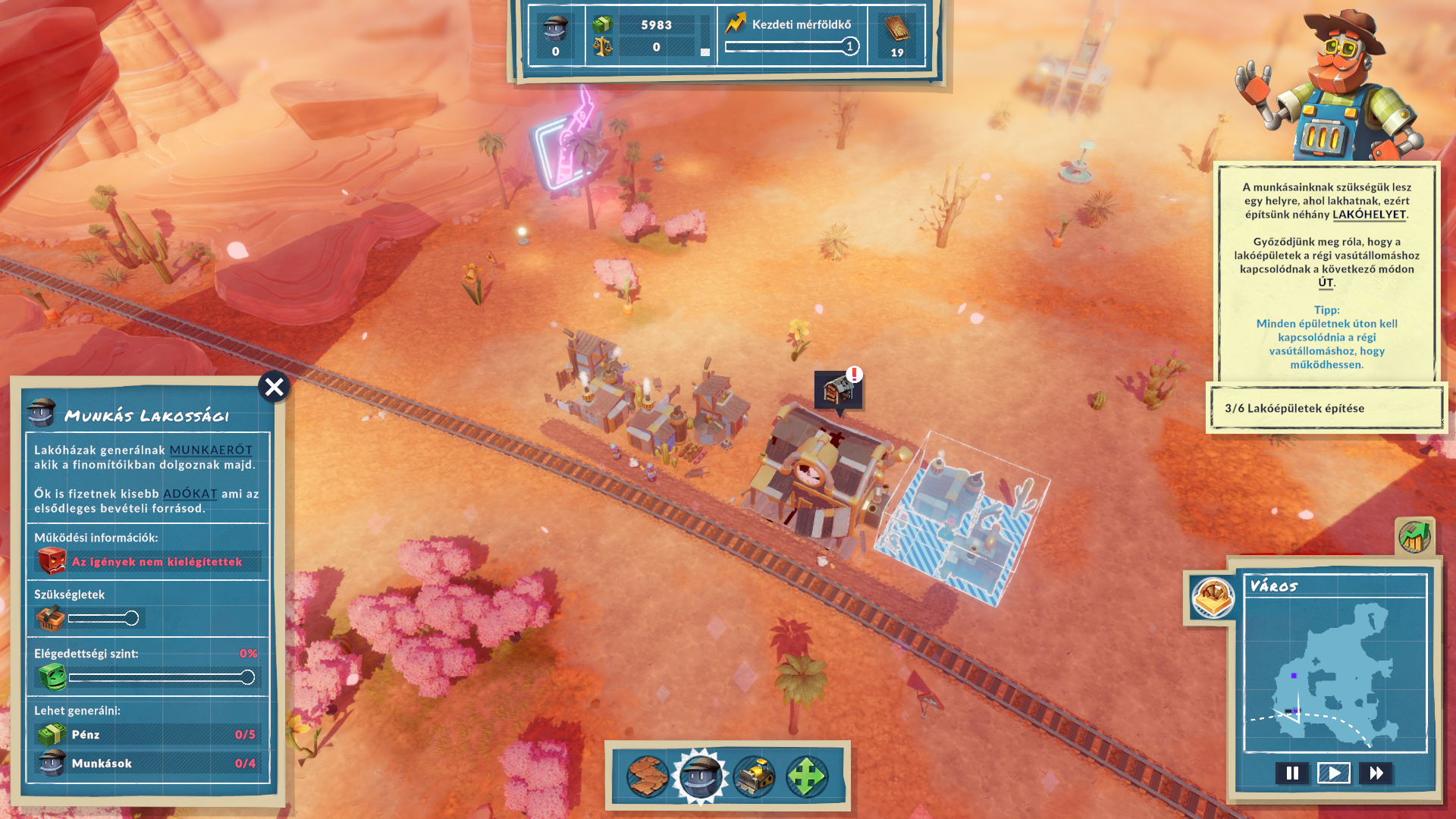The height and width of the screenshot is (819, 1456).
Task: Click the Kezdeti mérföldkő milestone tracker
Action: 792,36
